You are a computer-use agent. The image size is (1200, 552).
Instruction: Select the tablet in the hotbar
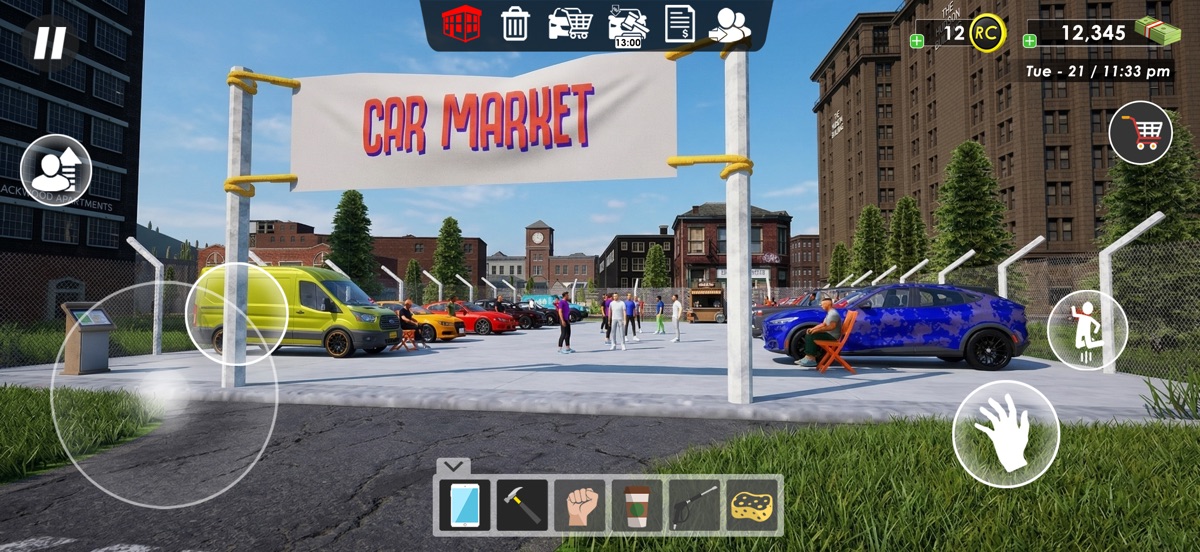click(x=464, y=505)
